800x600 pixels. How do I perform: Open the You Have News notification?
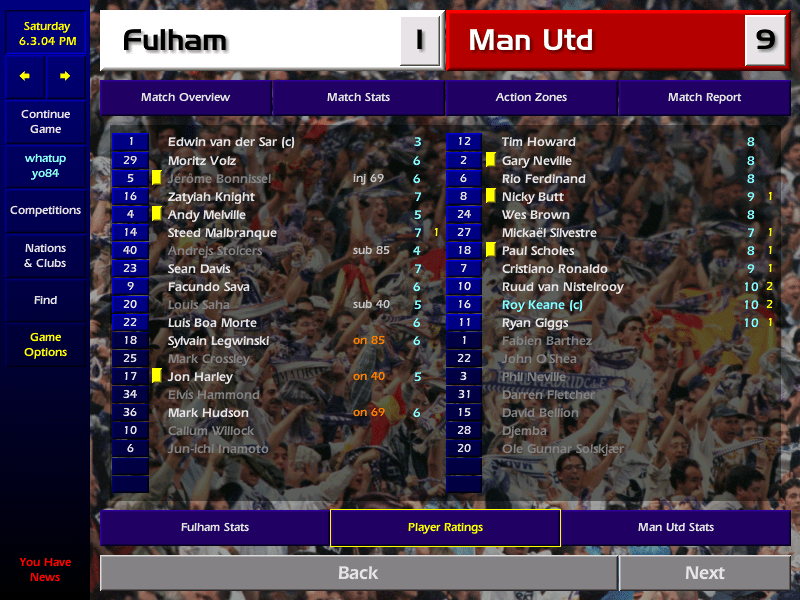pos(45,569)
